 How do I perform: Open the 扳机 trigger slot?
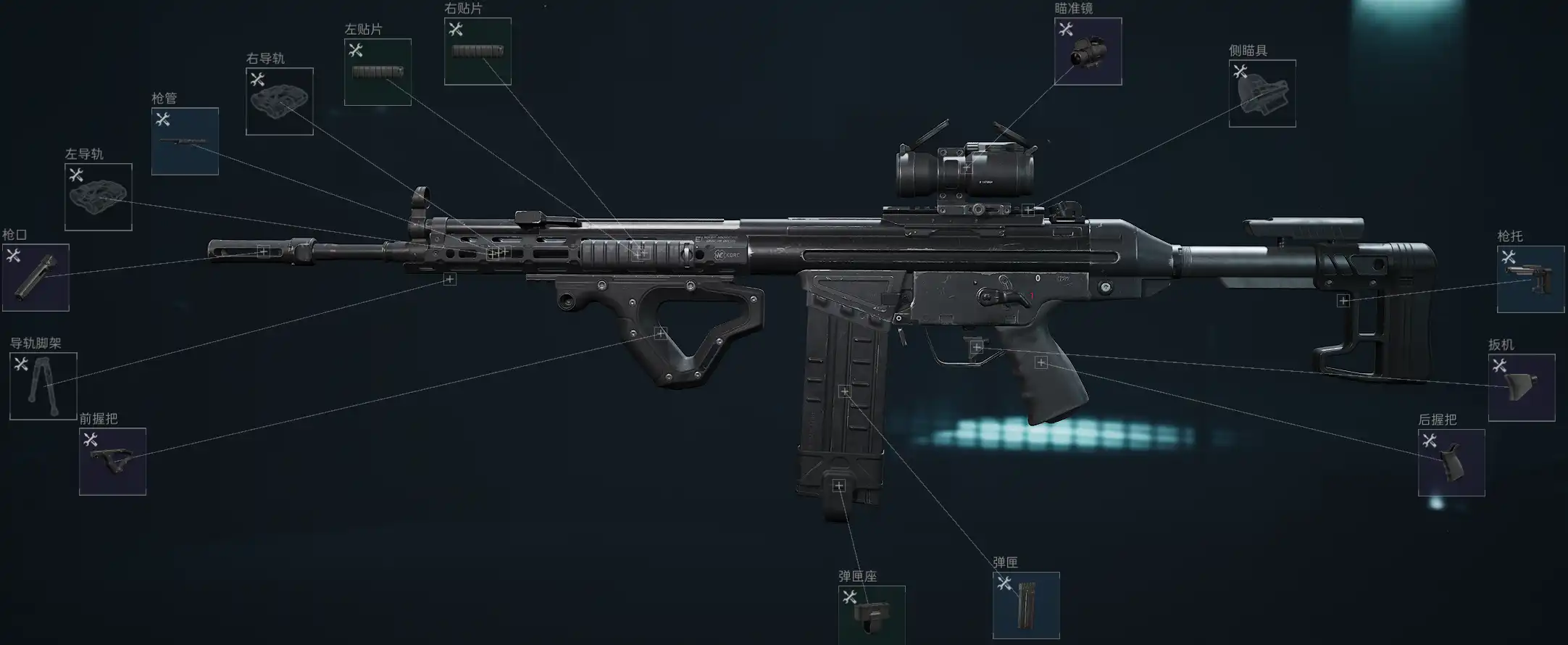coord(1522,388)
